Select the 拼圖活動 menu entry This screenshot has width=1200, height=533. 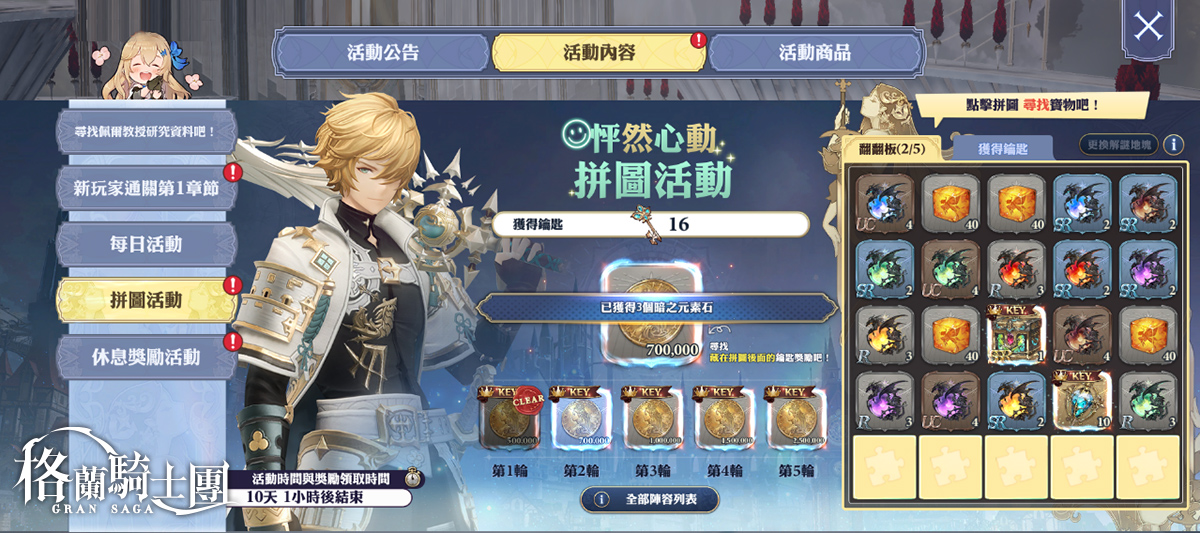[x=146, y=300]
